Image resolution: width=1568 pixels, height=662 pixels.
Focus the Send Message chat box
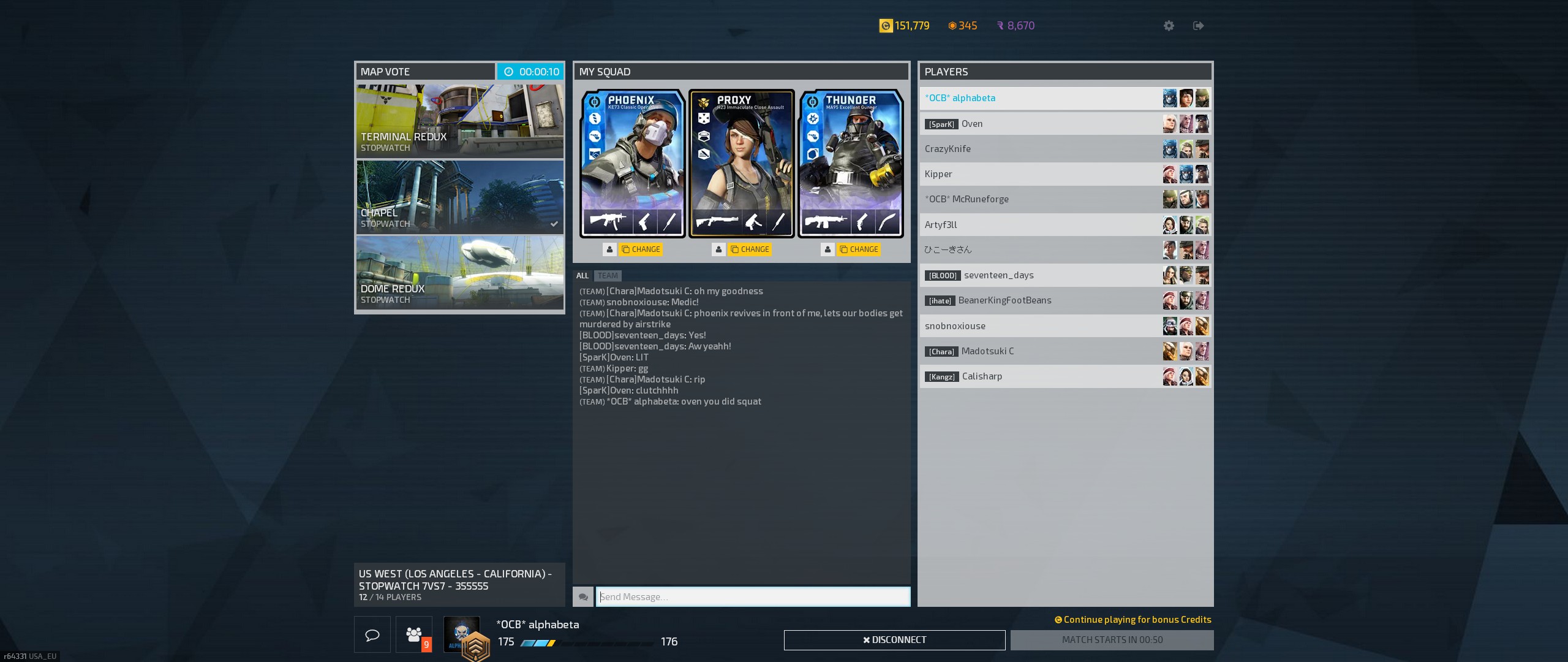753,597
